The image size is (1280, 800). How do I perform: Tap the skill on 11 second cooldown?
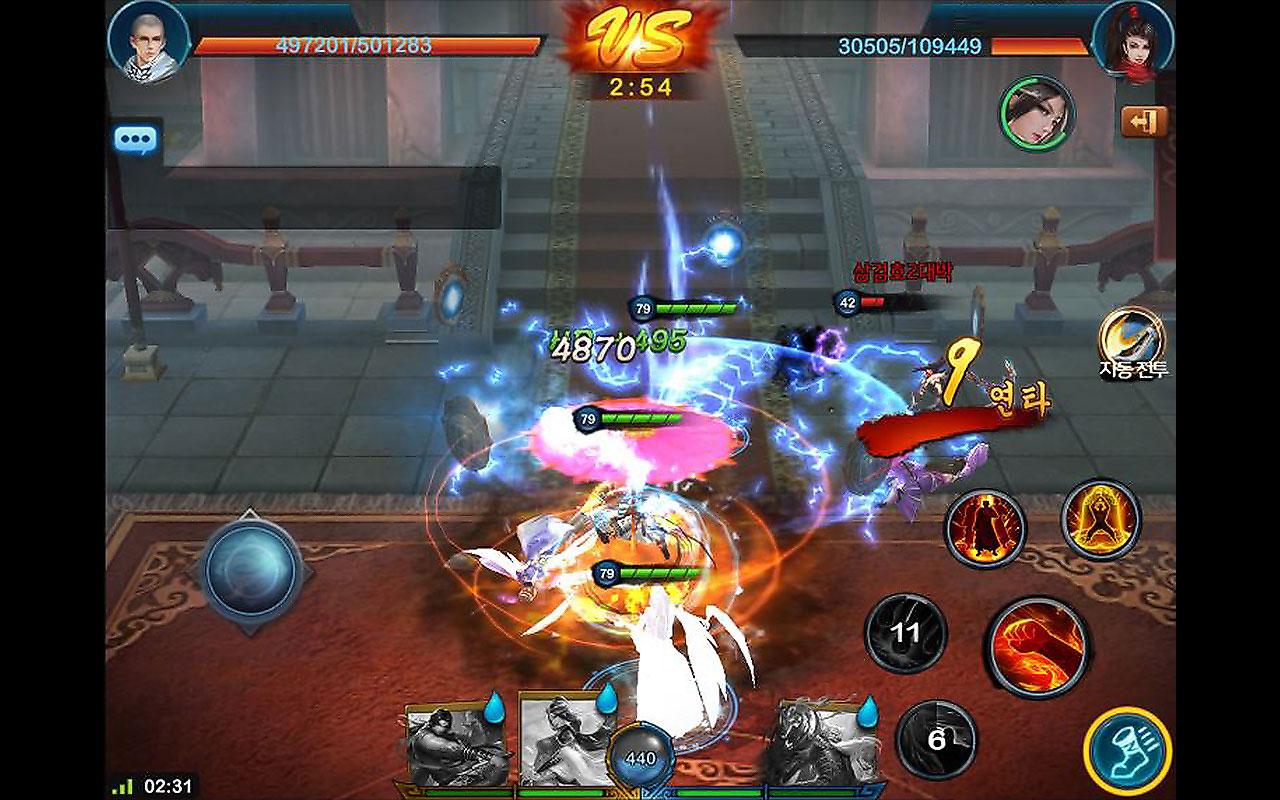click(x=906, y=633)
